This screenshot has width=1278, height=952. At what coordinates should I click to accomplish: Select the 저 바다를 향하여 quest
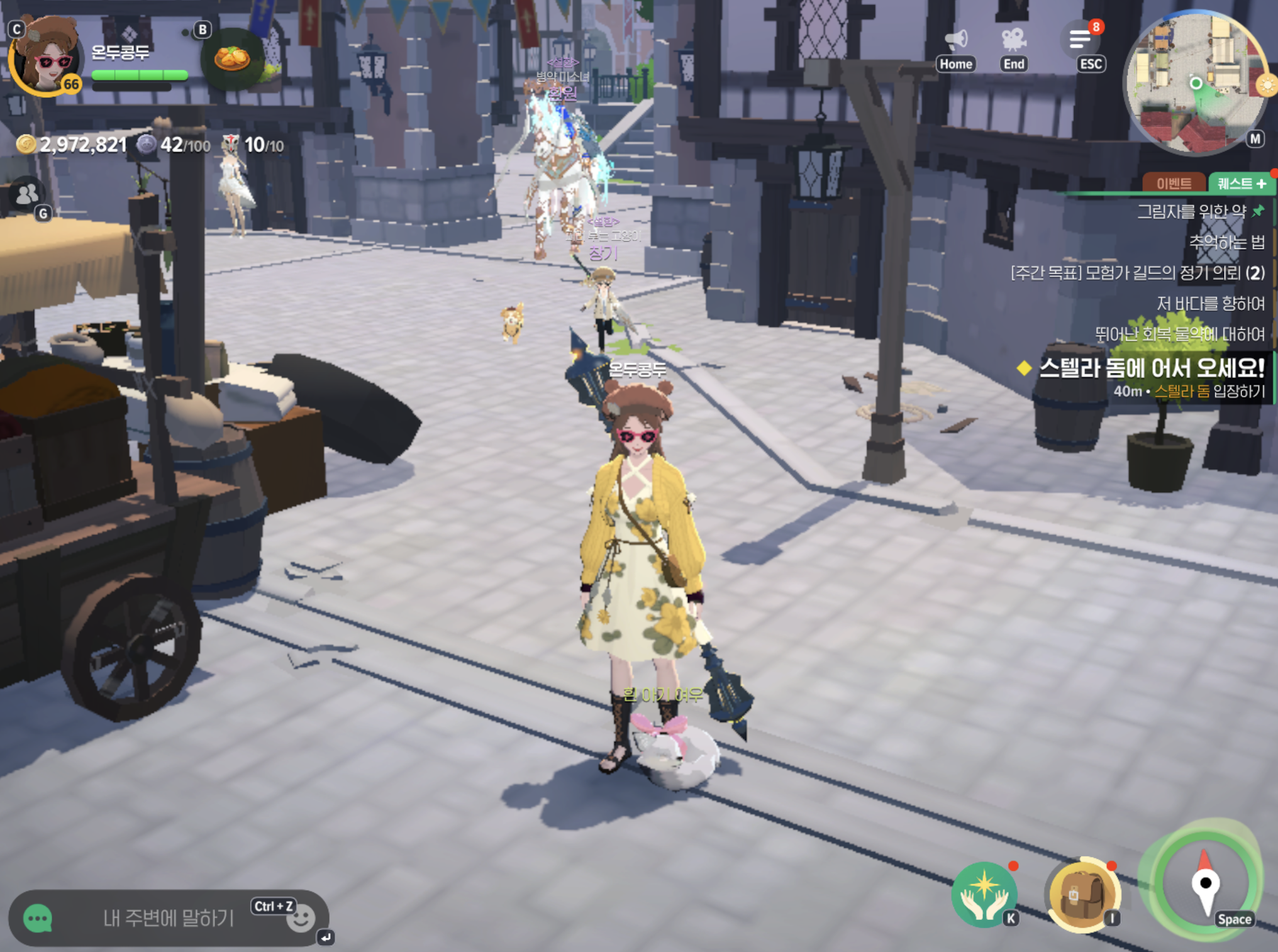coord(1210,304)
